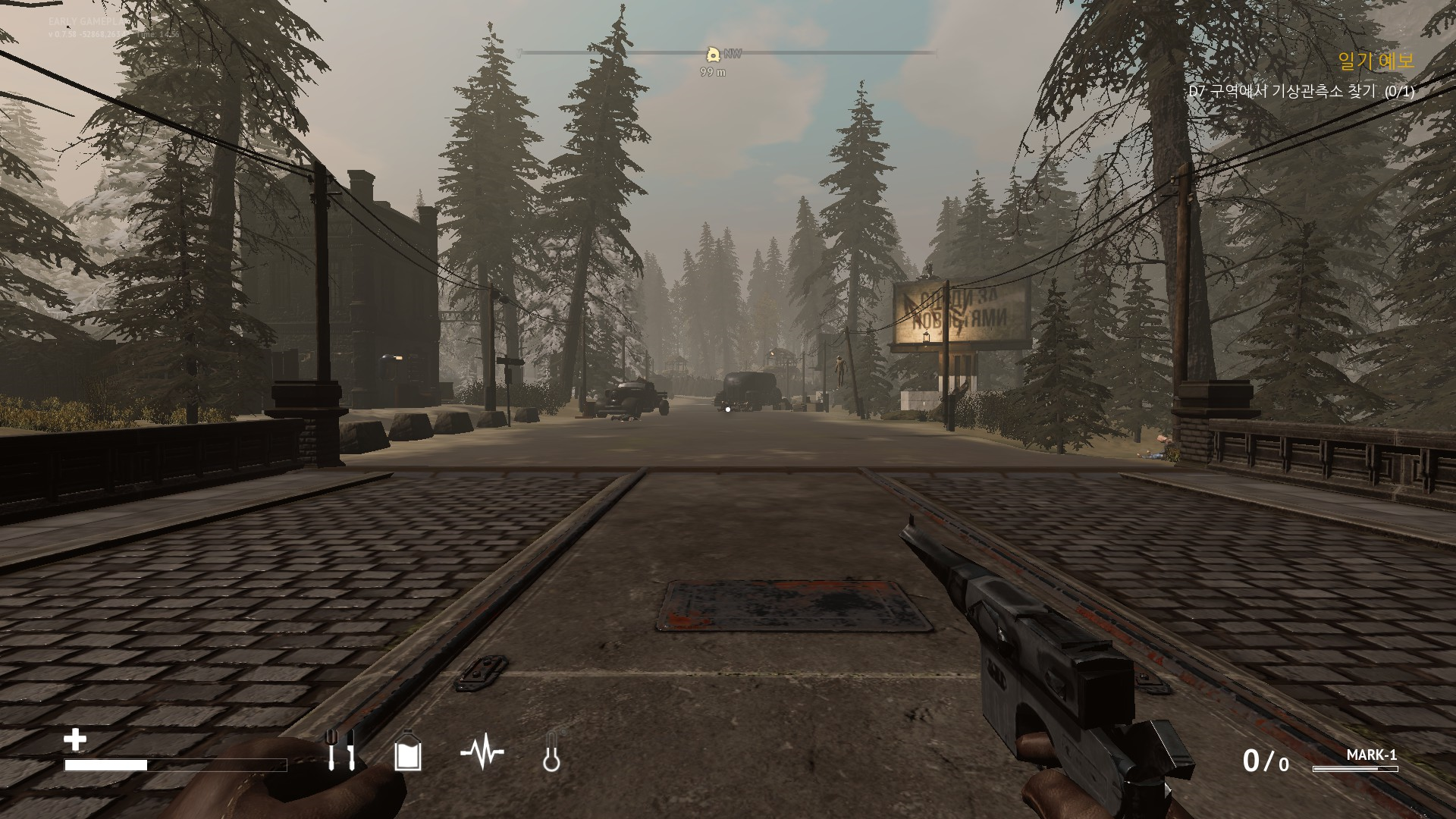
Task: Select the thermometer temperature icon
Action: [x=551, y=753]
